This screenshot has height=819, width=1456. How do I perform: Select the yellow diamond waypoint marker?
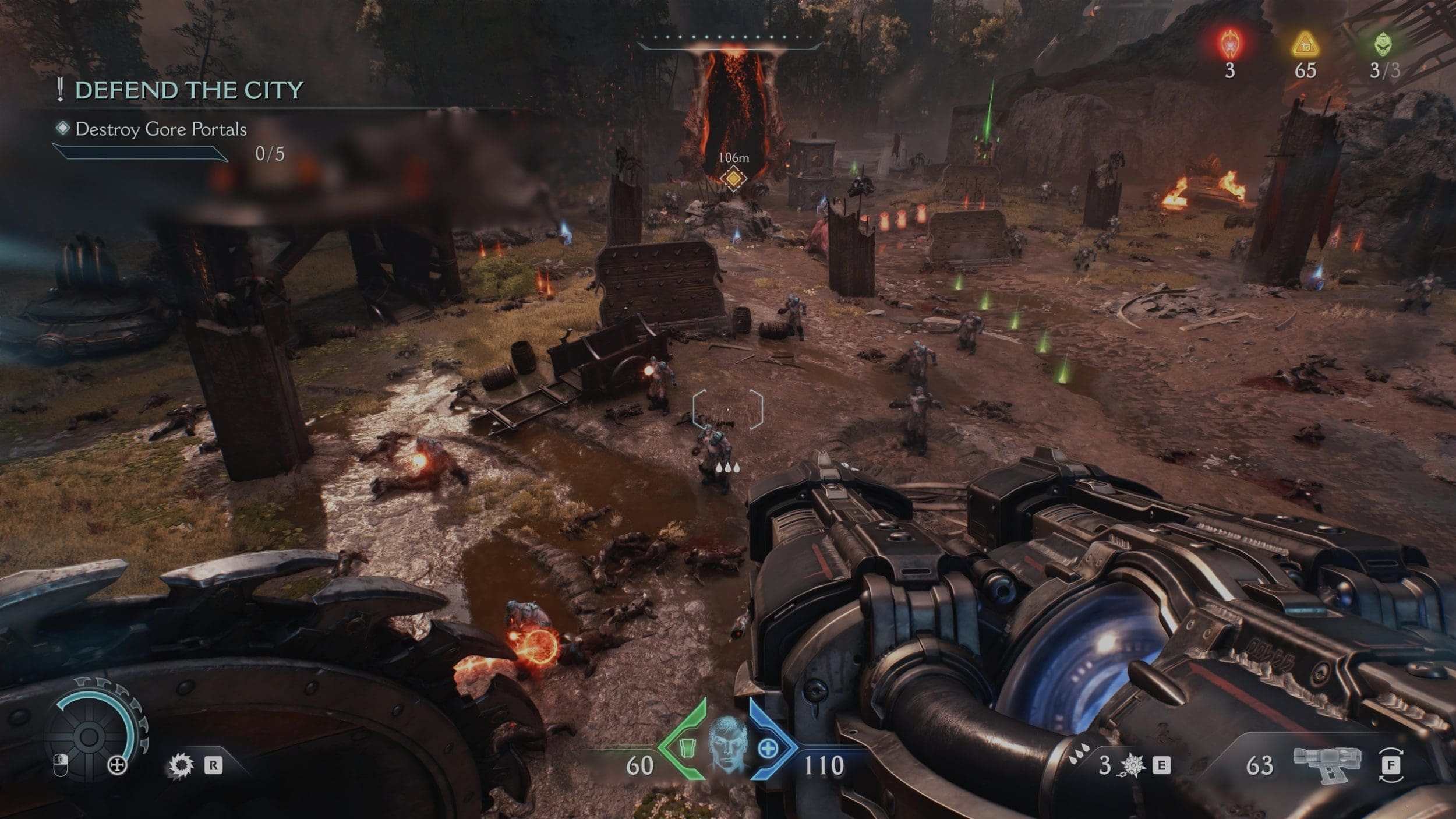[x=733, y=178]
